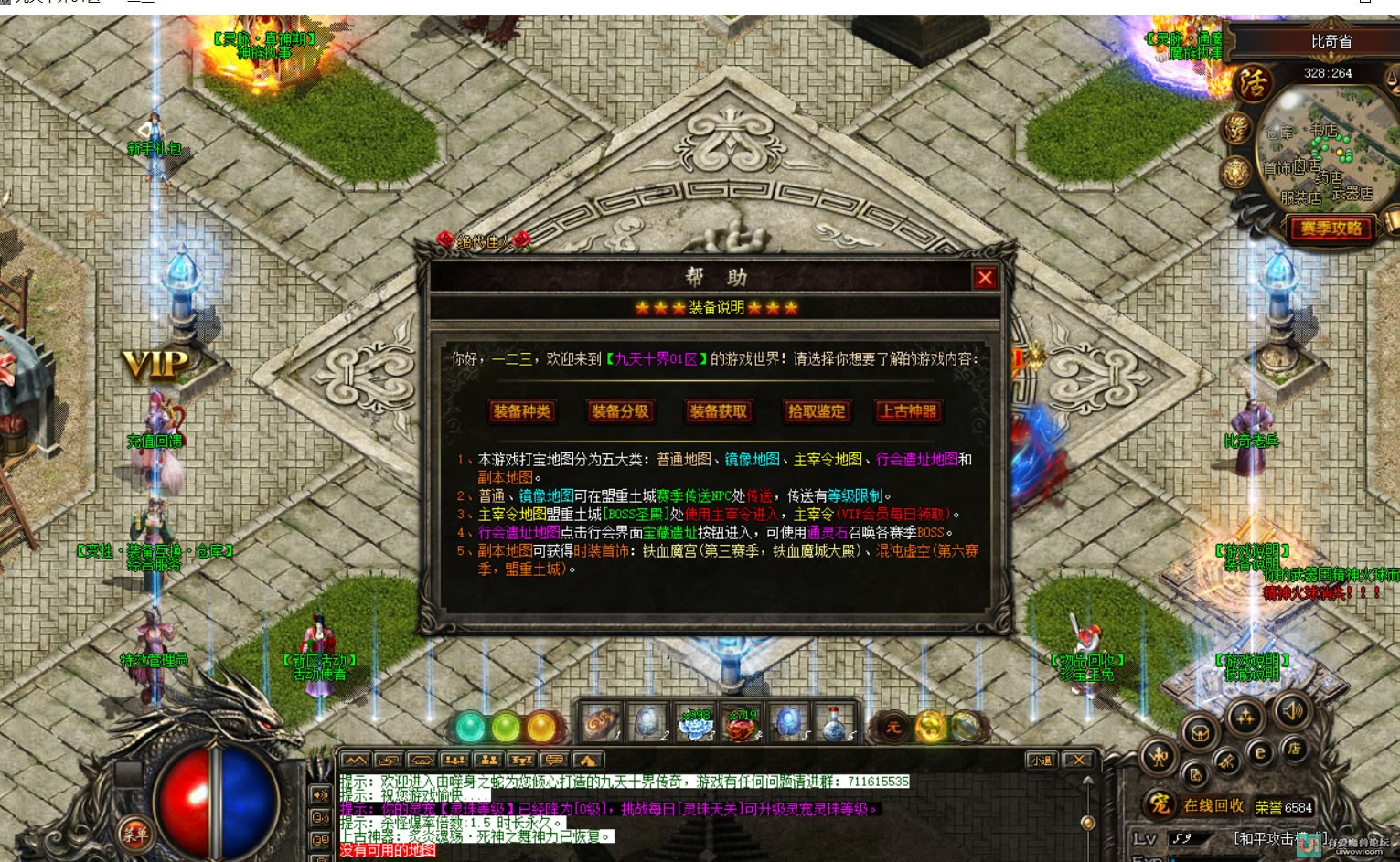Open the 装备分级 equipment grading section
The height and width of the screenshot is (862, 1400).
(x=620, y=411)
